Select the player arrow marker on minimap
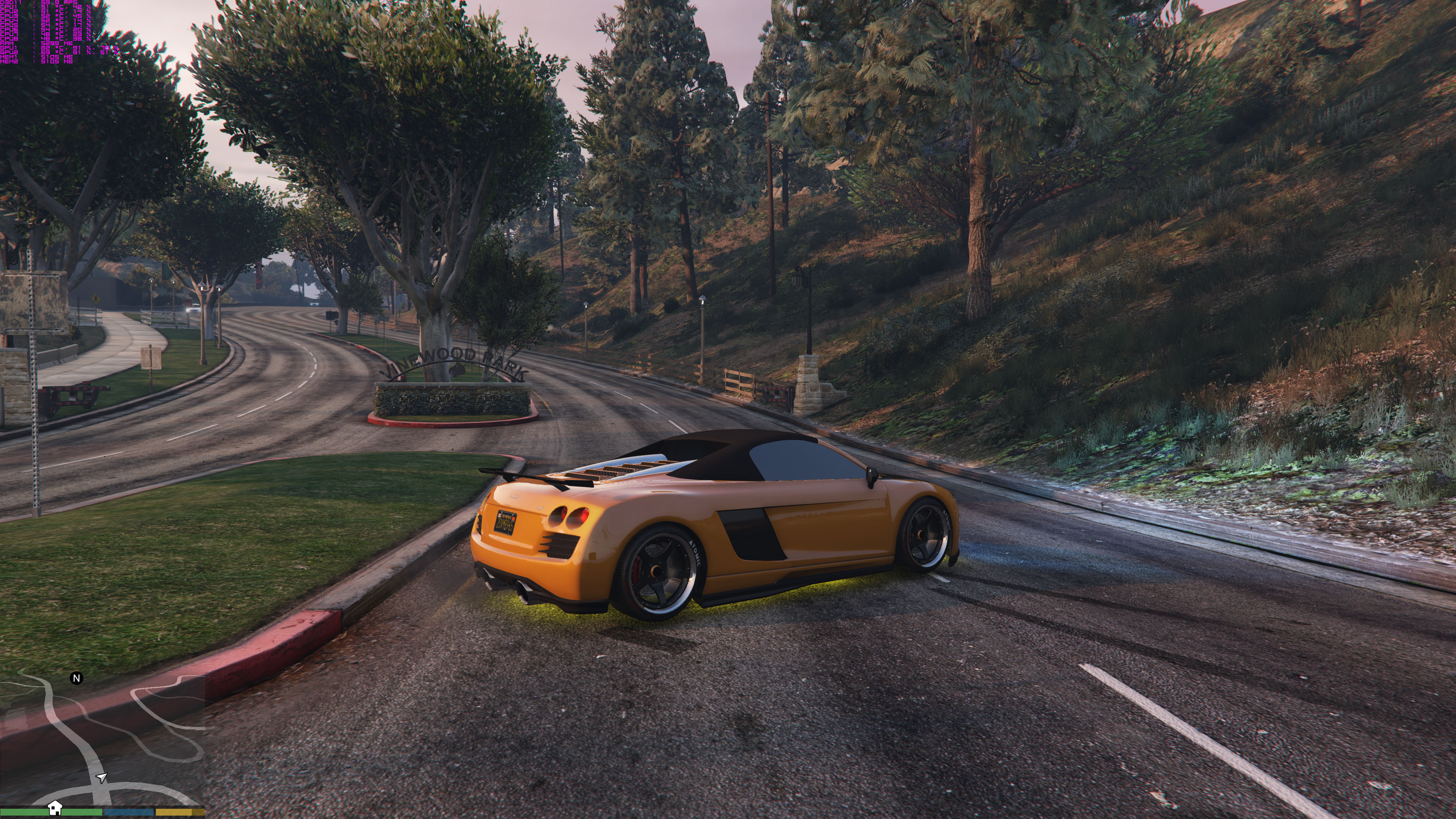This screenshot has height=819, width=1456. pos(102,778)
